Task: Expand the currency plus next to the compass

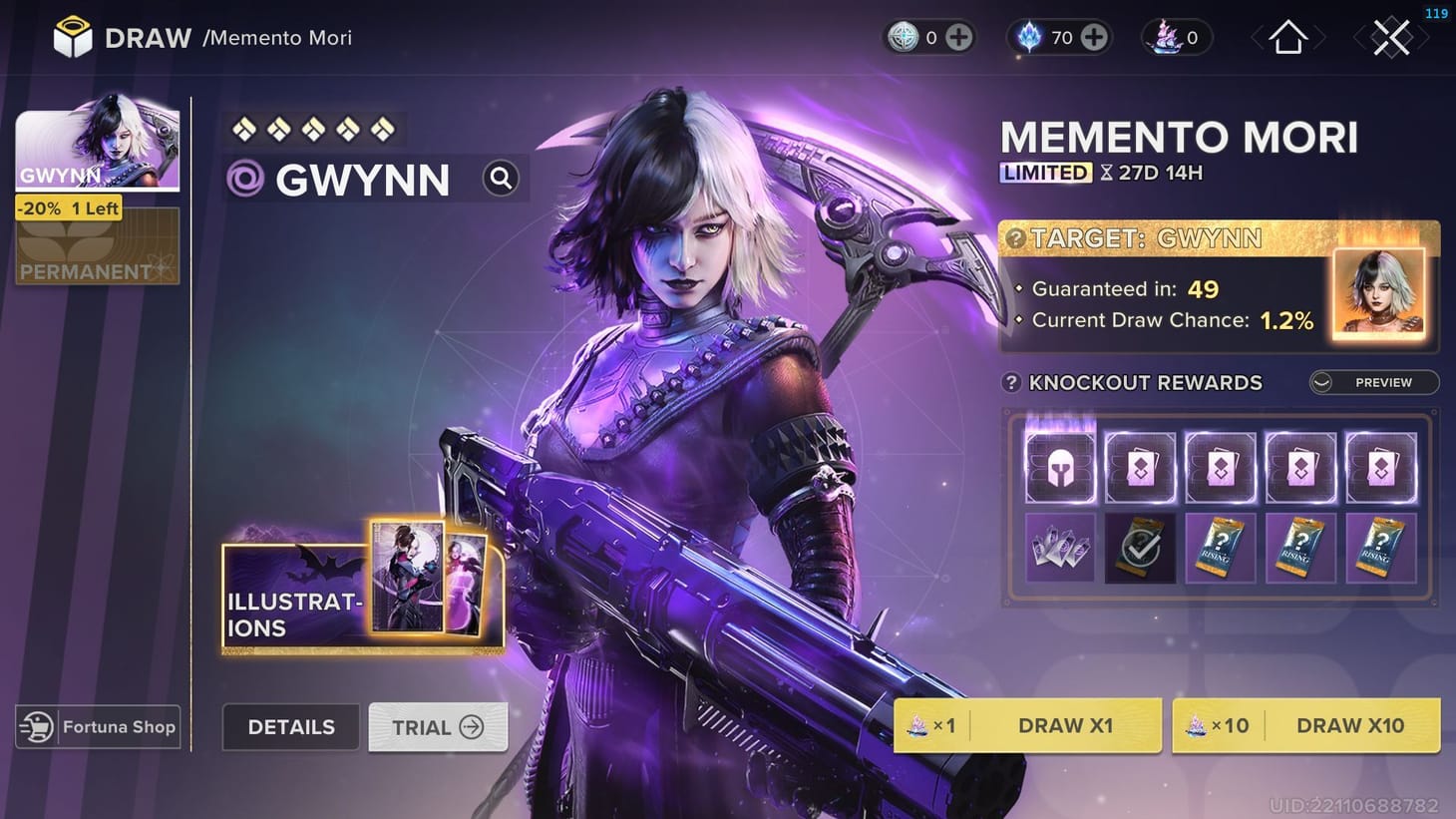Action: (x=957, y=37)
